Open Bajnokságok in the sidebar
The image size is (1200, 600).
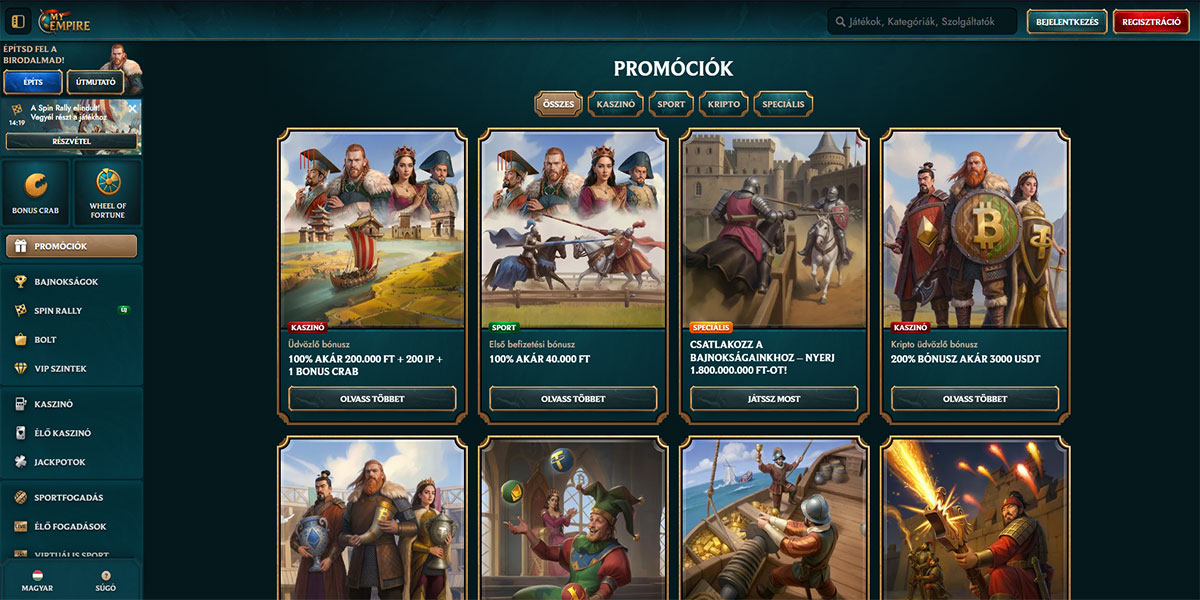(66, 282)
